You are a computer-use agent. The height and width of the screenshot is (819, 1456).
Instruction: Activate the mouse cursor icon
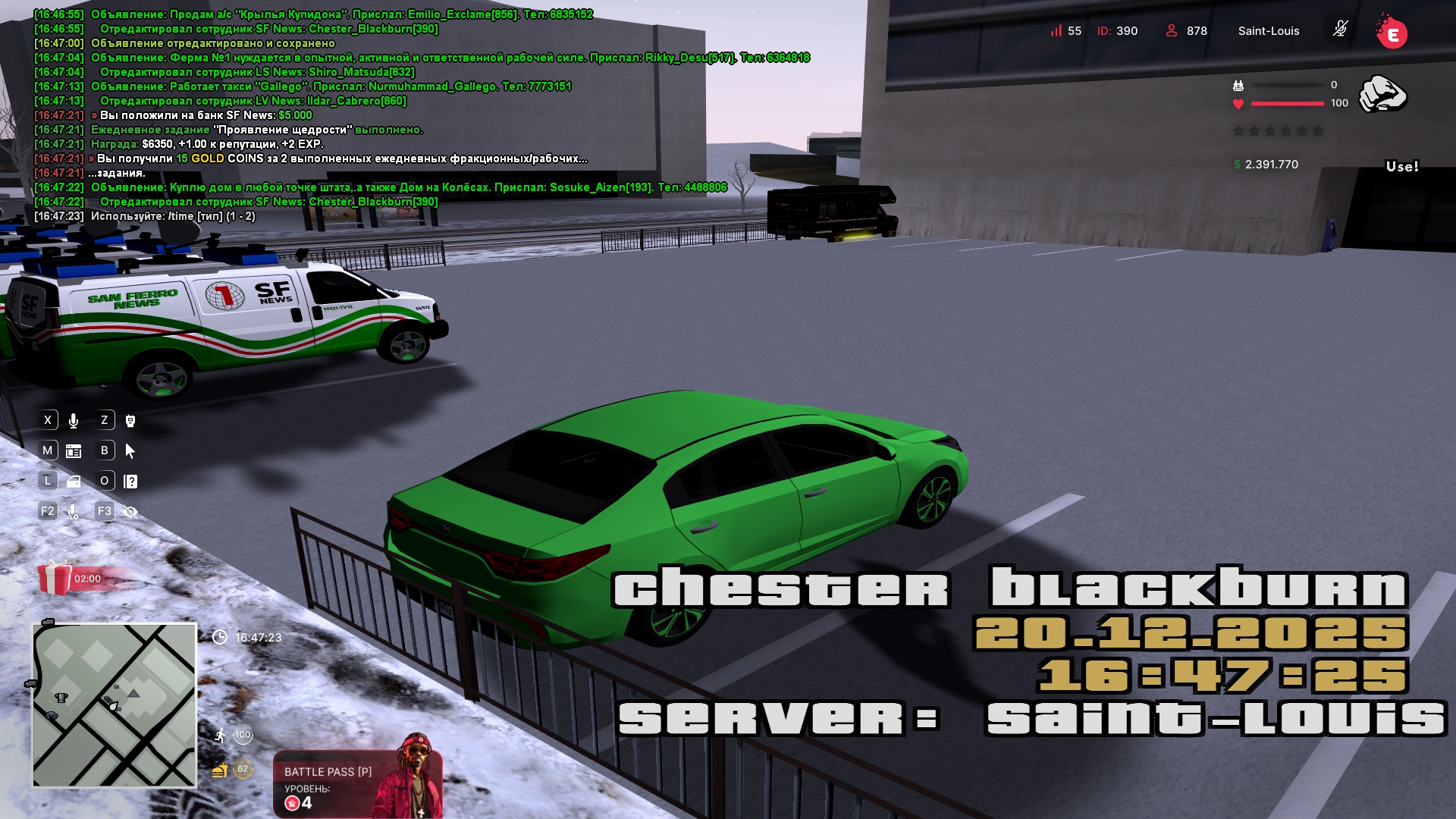point(130,451)
